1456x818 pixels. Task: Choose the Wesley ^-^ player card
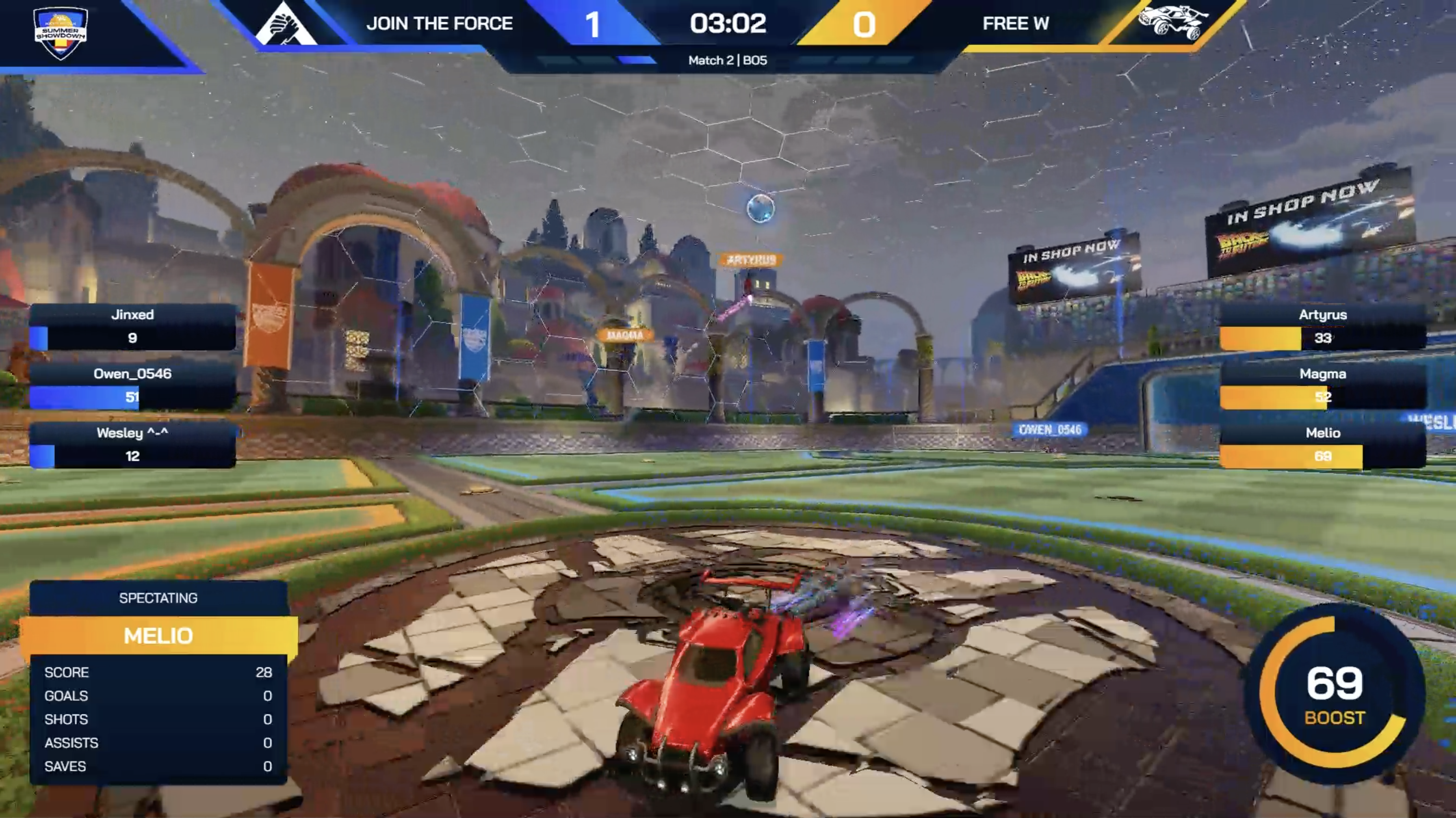click(132, 445)
